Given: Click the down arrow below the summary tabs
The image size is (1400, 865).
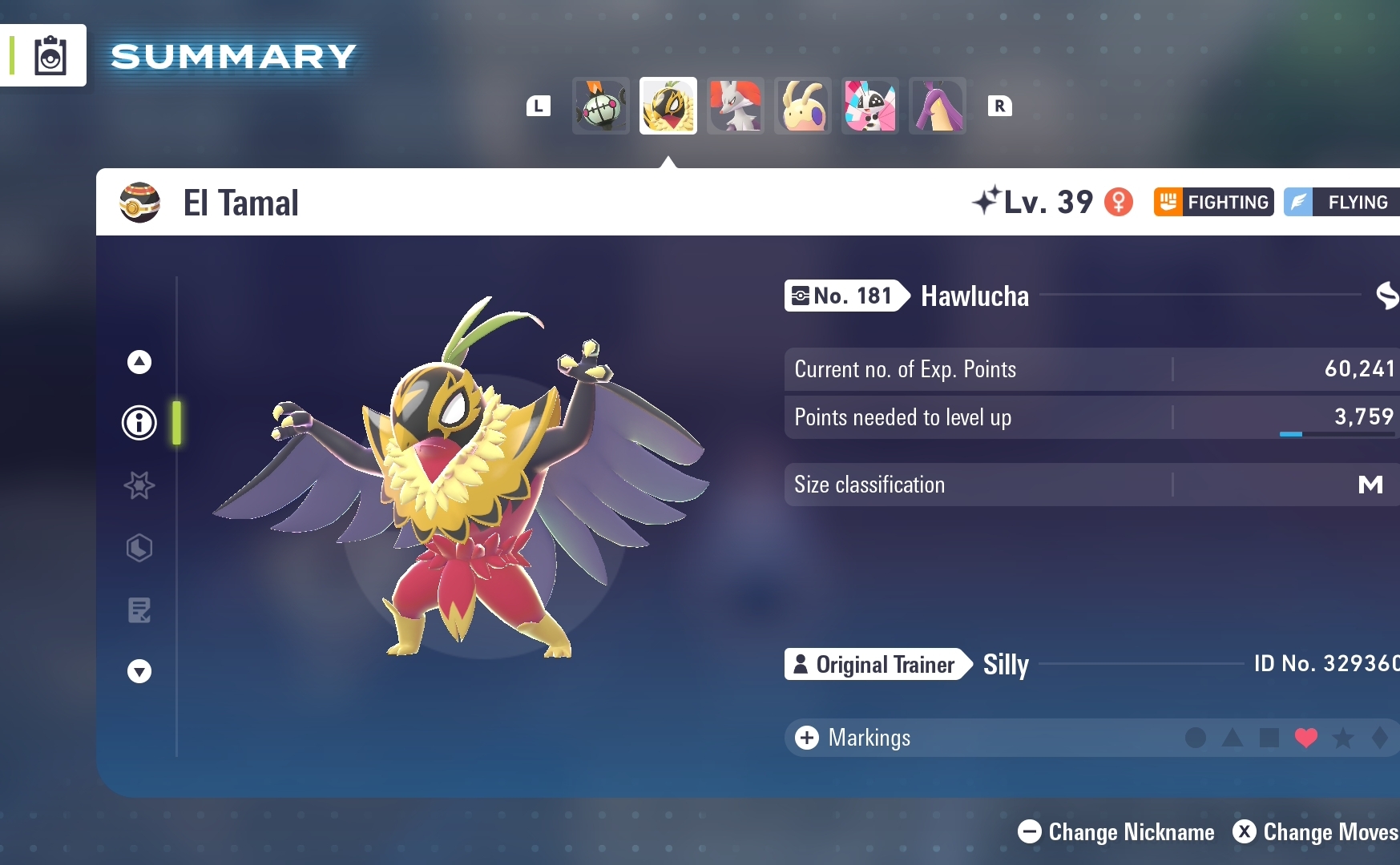Looking at the screenshot, I should tap(139, 671).
